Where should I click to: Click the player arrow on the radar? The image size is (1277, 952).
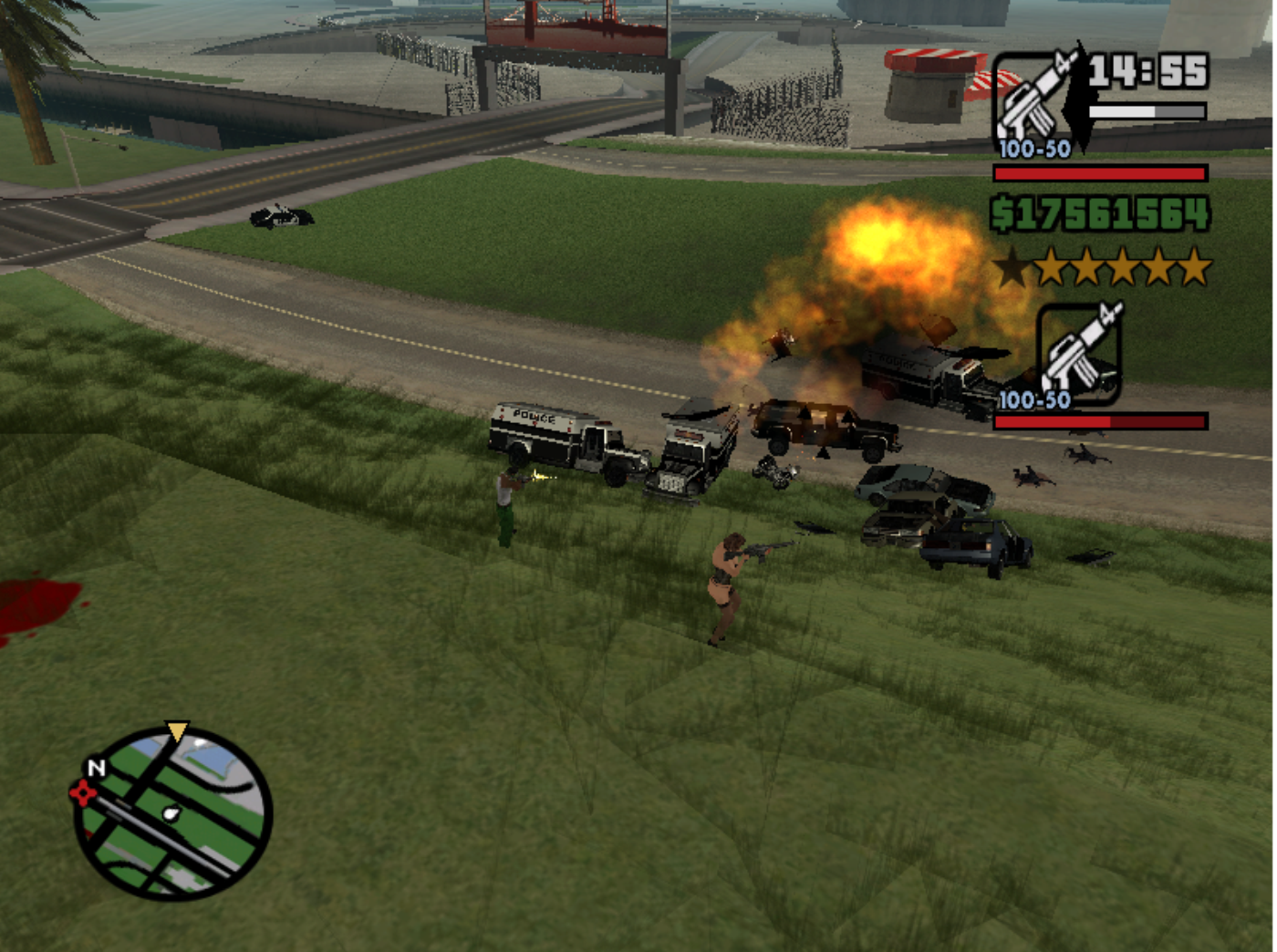point(179,729)
